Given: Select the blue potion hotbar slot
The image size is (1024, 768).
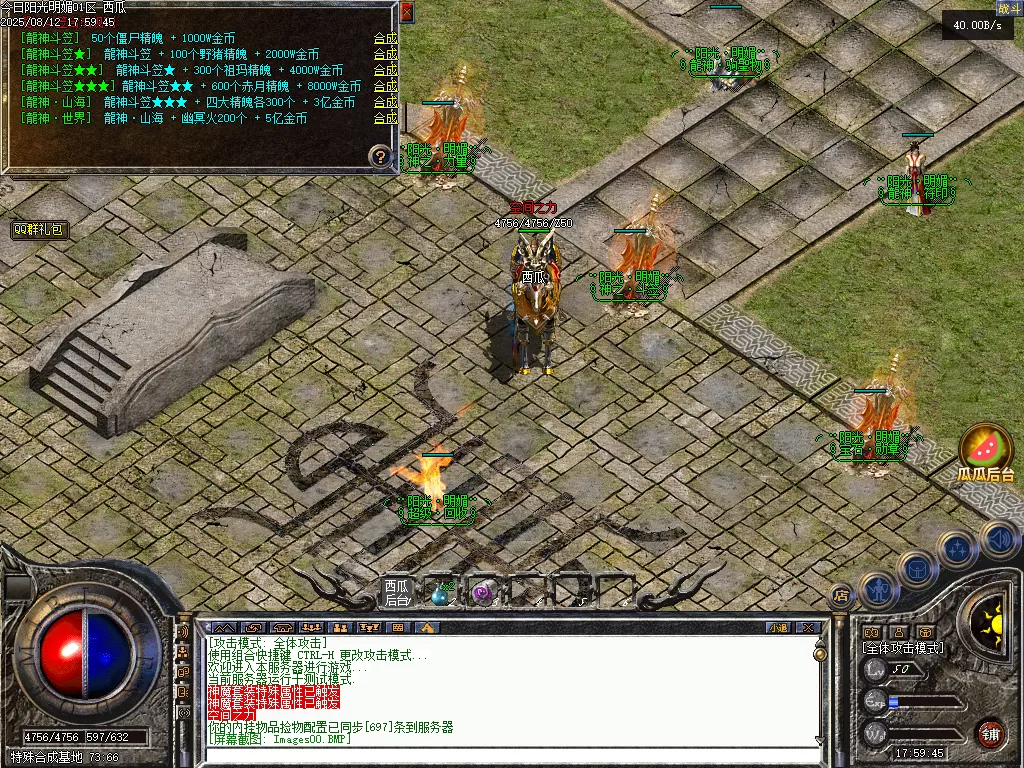Looking at the screenshot, I should pyautogui.click(x=439, y=594).
